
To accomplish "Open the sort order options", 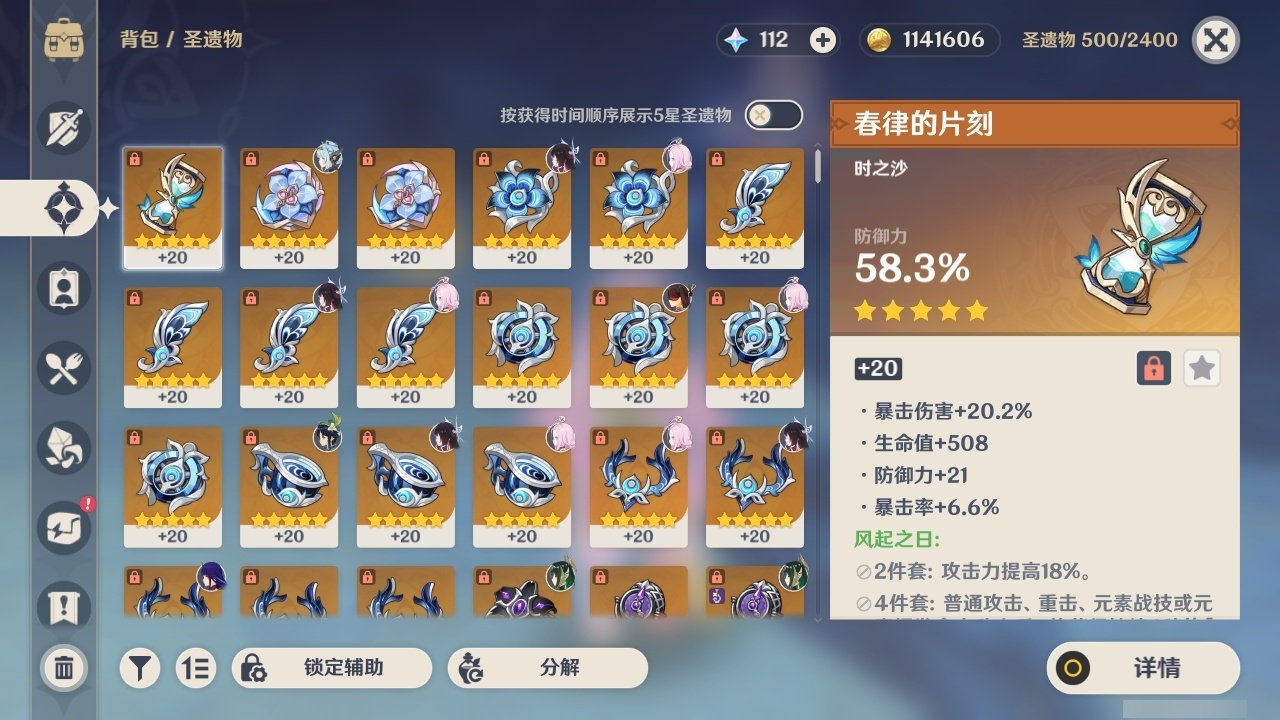I will point(196,668).
